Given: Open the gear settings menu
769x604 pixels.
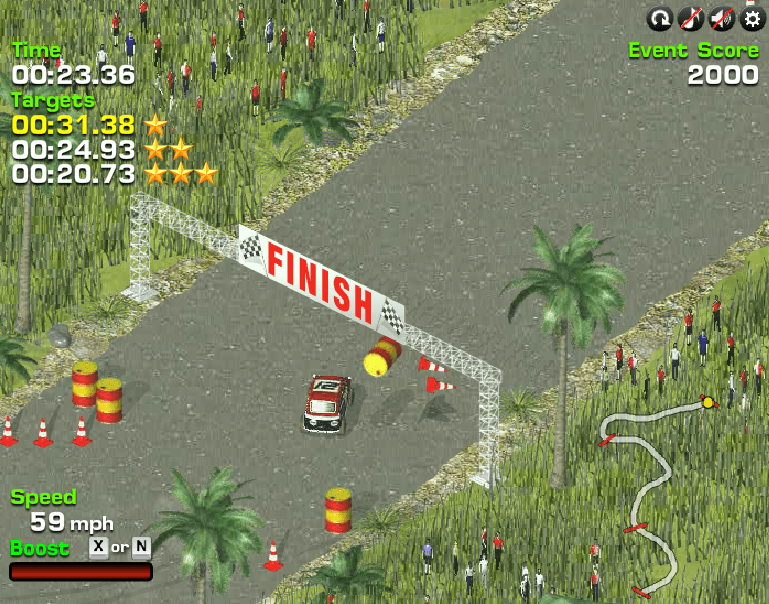Looking at the screenshot, I should pyautogui.click(x=751, y=18).
